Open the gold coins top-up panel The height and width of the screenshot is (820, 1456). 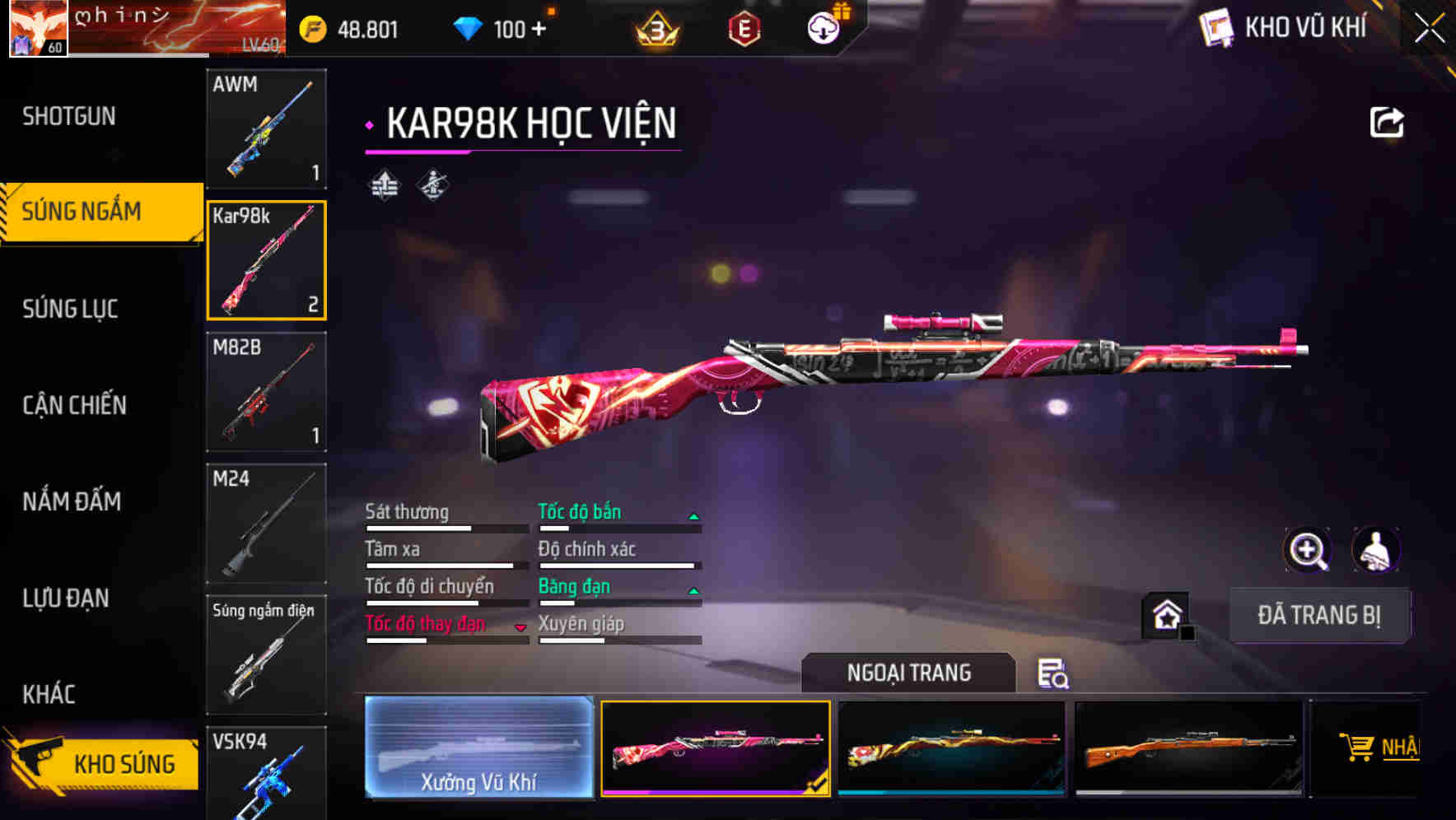(x=311, y=29)
